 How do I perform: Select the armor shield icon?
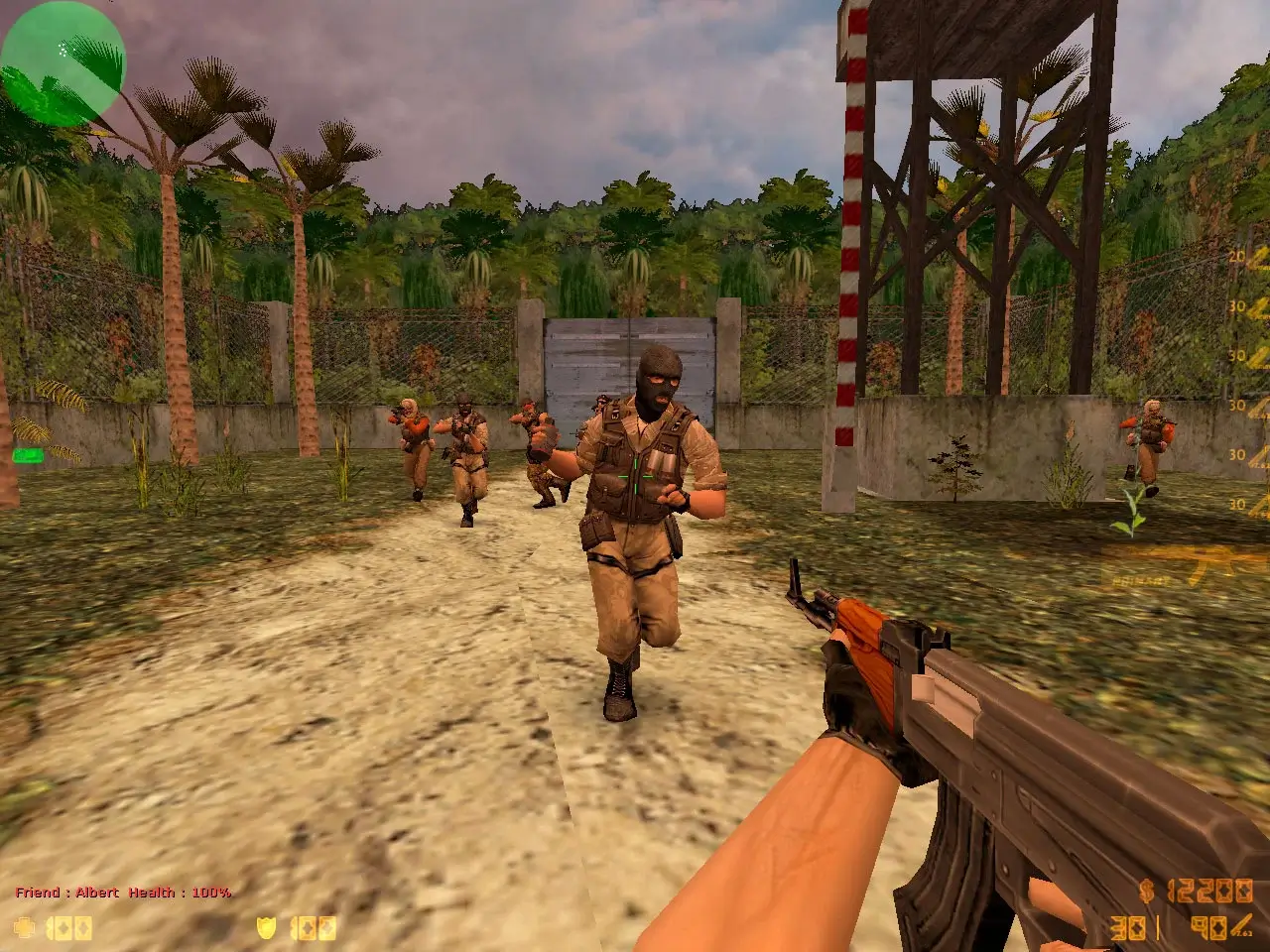click(266, 926)
